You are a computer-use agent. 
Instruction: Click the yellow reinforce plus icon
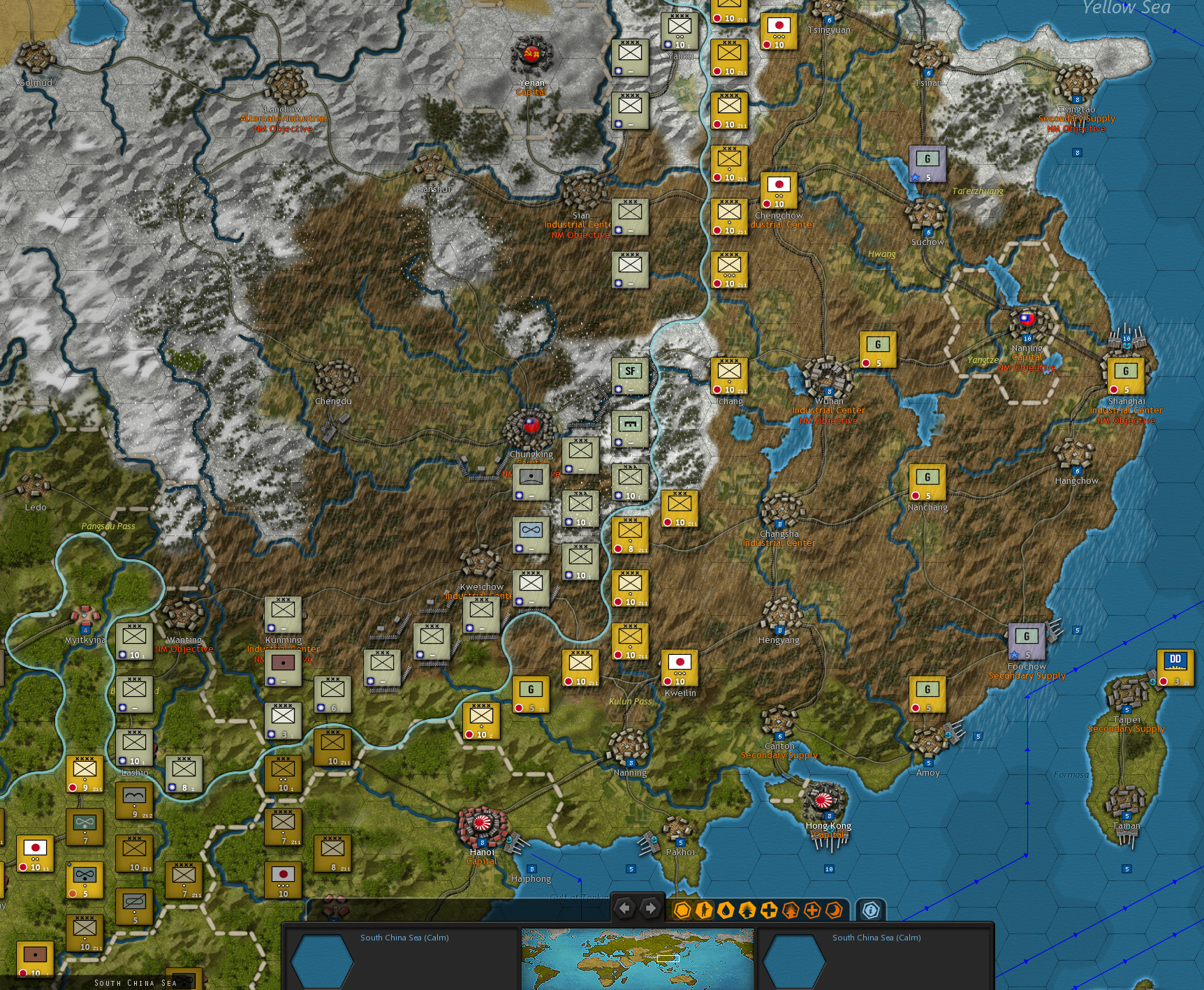(769, 909)
